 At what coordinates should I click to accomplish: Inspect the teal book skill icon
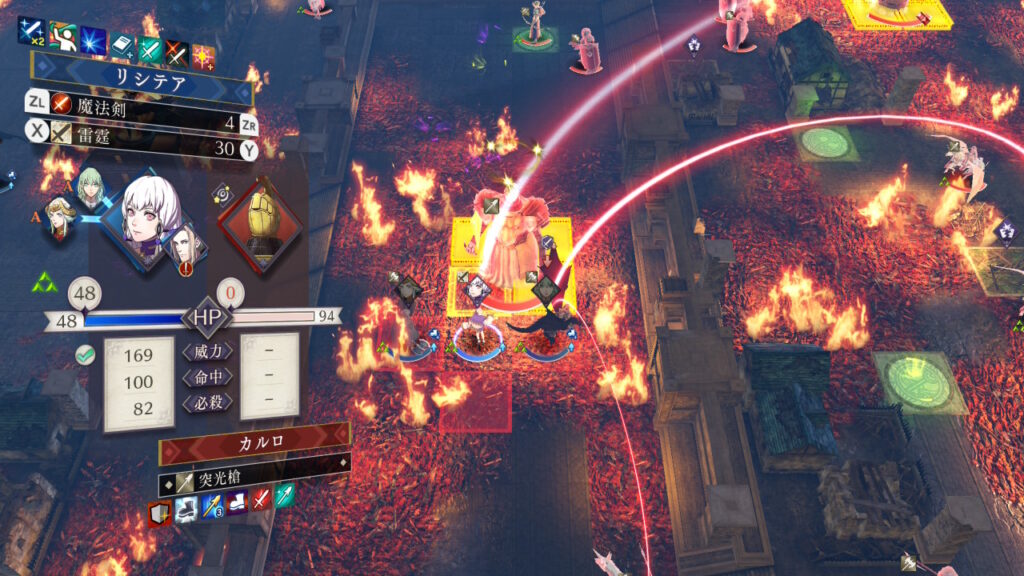(122, 46)
